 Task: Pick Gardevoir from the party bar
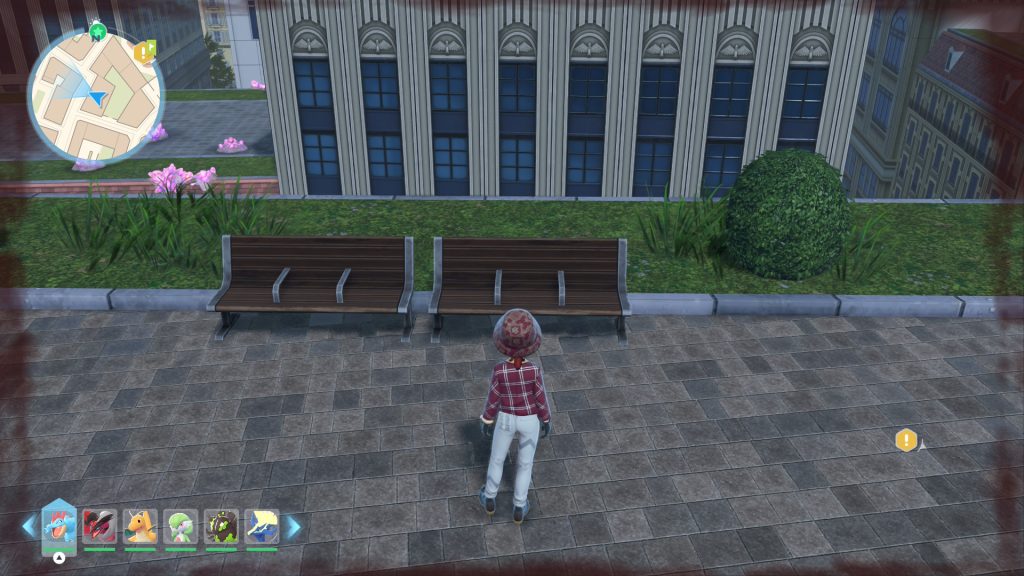(180, 526)
